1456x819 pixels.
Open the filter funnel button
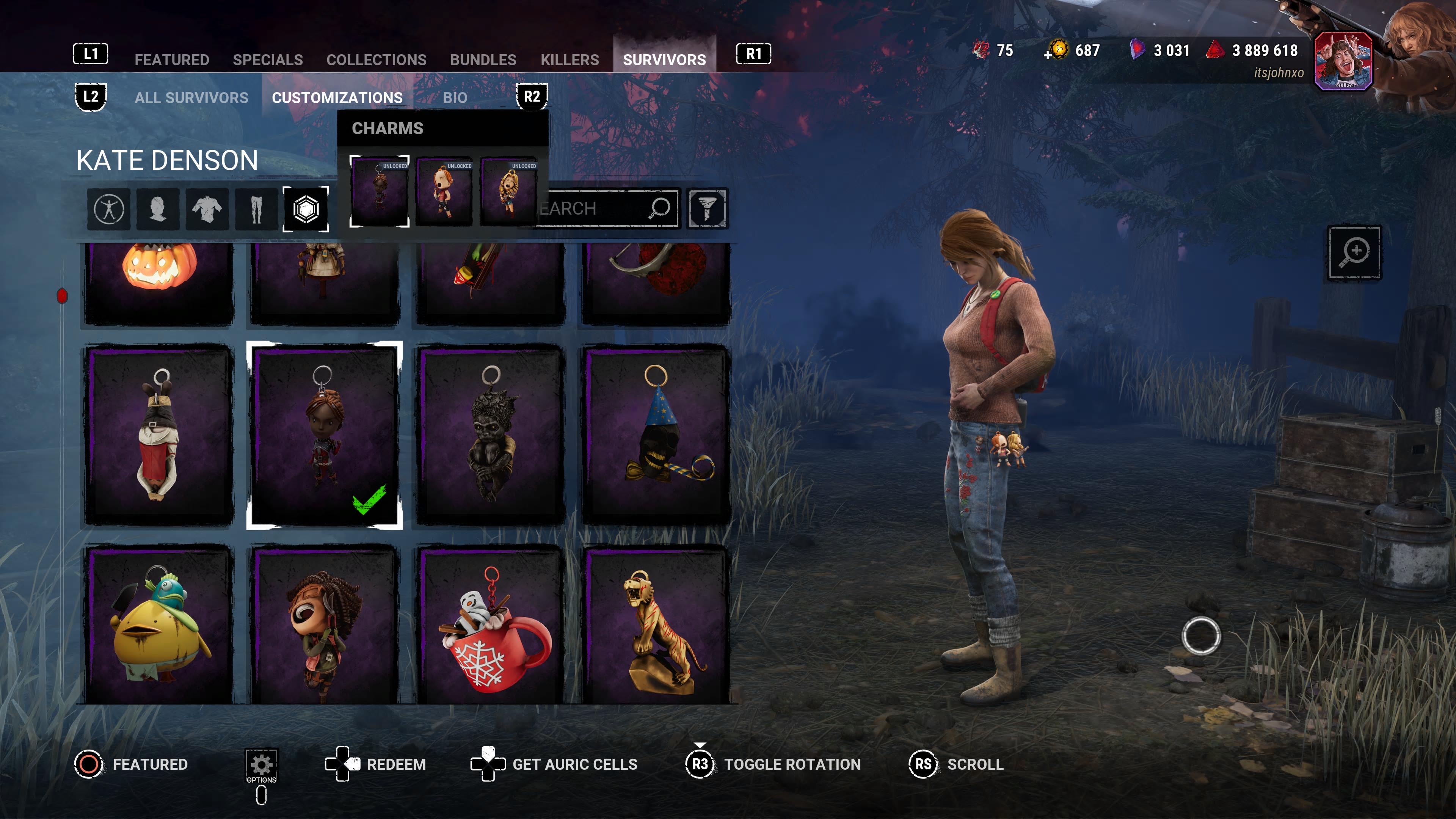707,208
